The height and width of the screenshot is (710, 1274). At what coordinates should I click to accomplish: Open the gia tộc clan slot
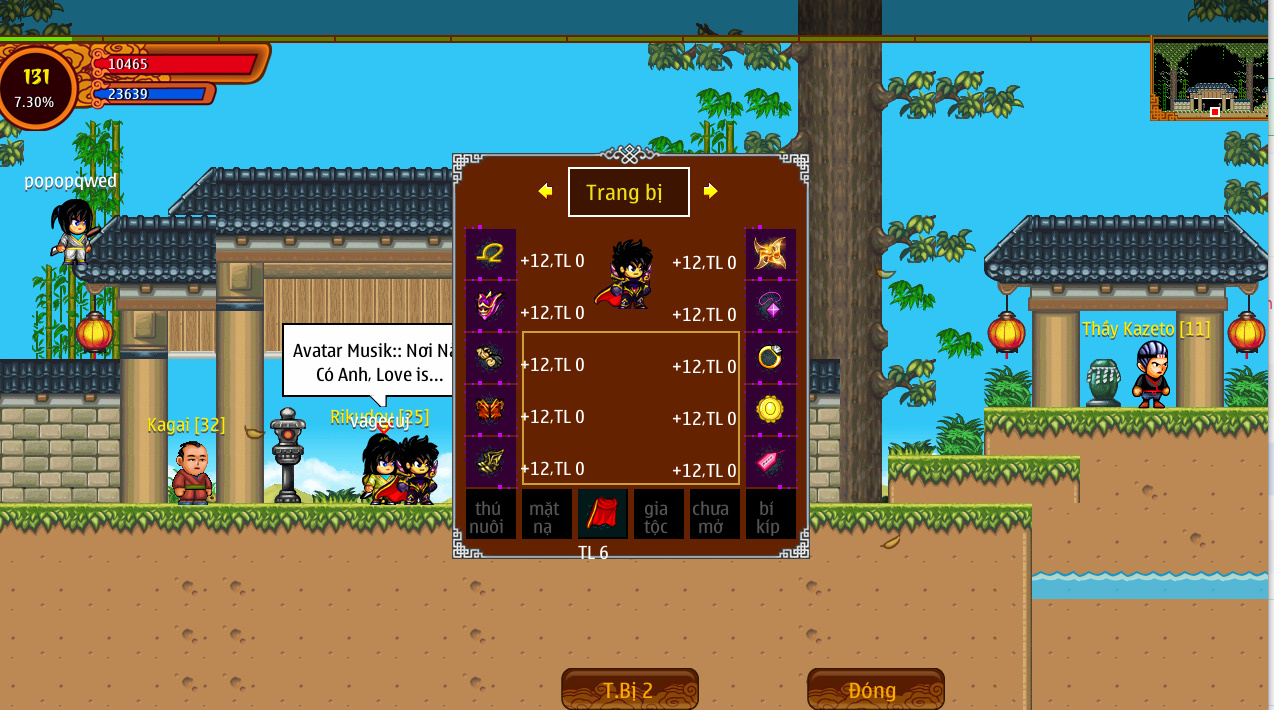point(658,515)
